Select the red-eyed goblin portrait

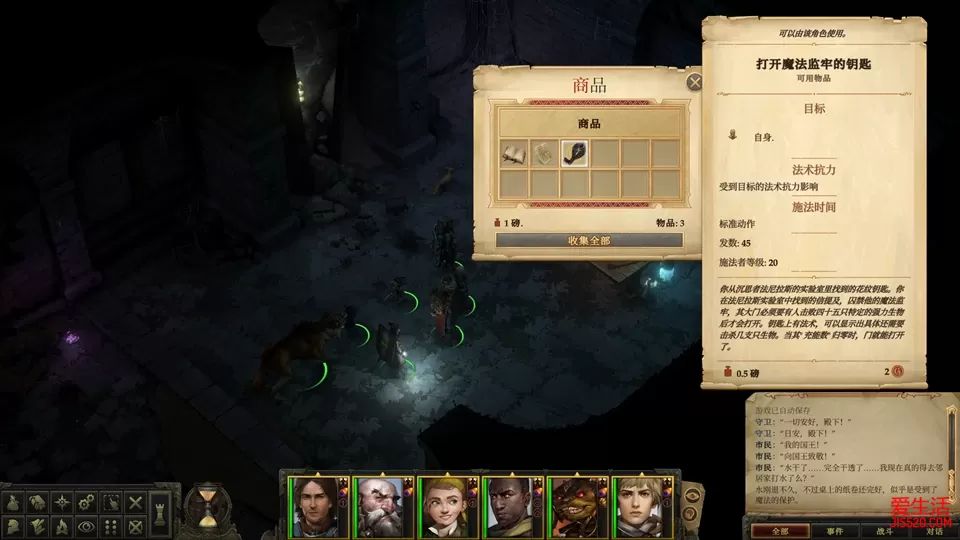point(575,507)
